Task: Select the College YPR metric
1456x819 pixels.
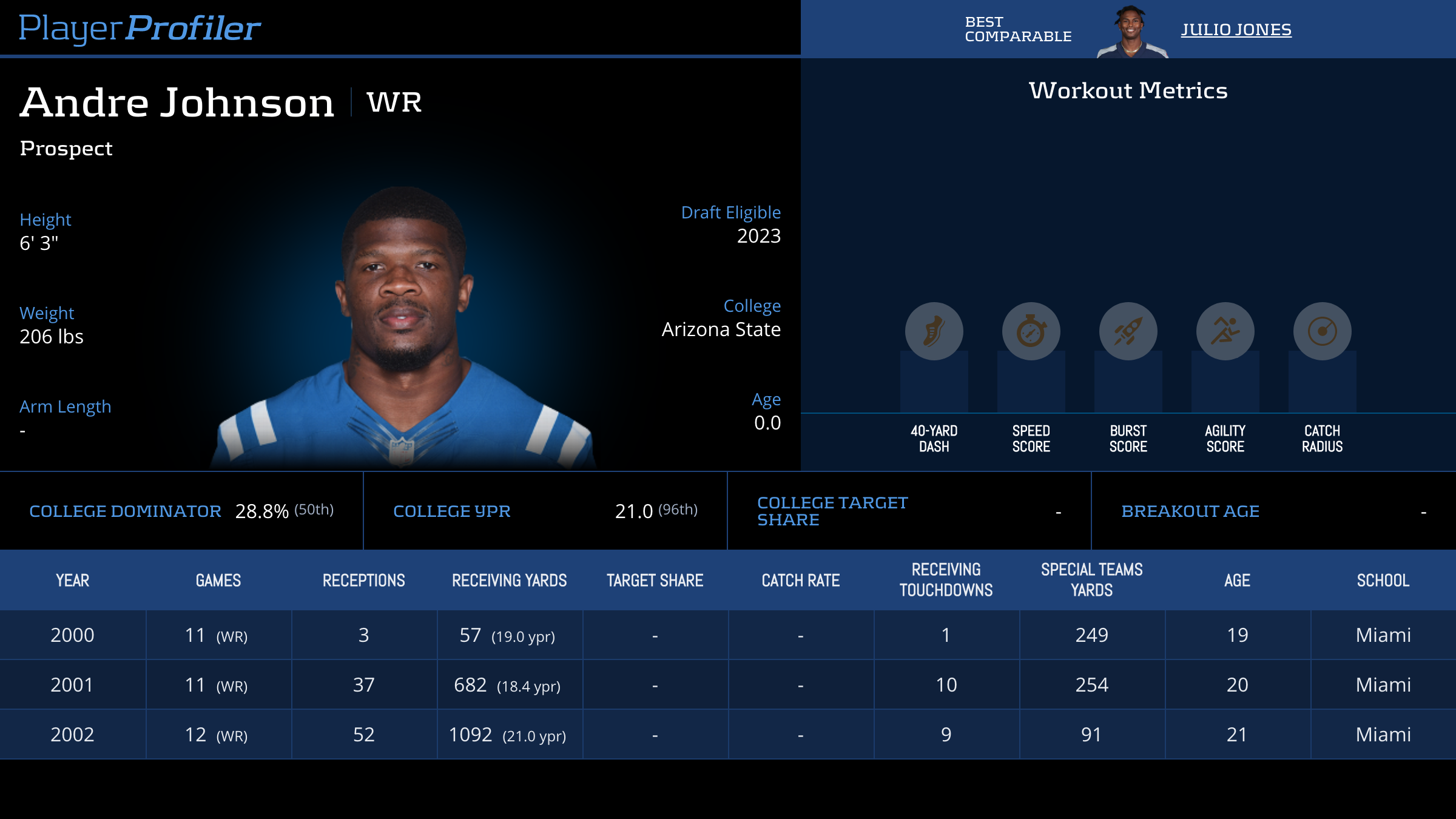Action: click(x=451, y=511)
